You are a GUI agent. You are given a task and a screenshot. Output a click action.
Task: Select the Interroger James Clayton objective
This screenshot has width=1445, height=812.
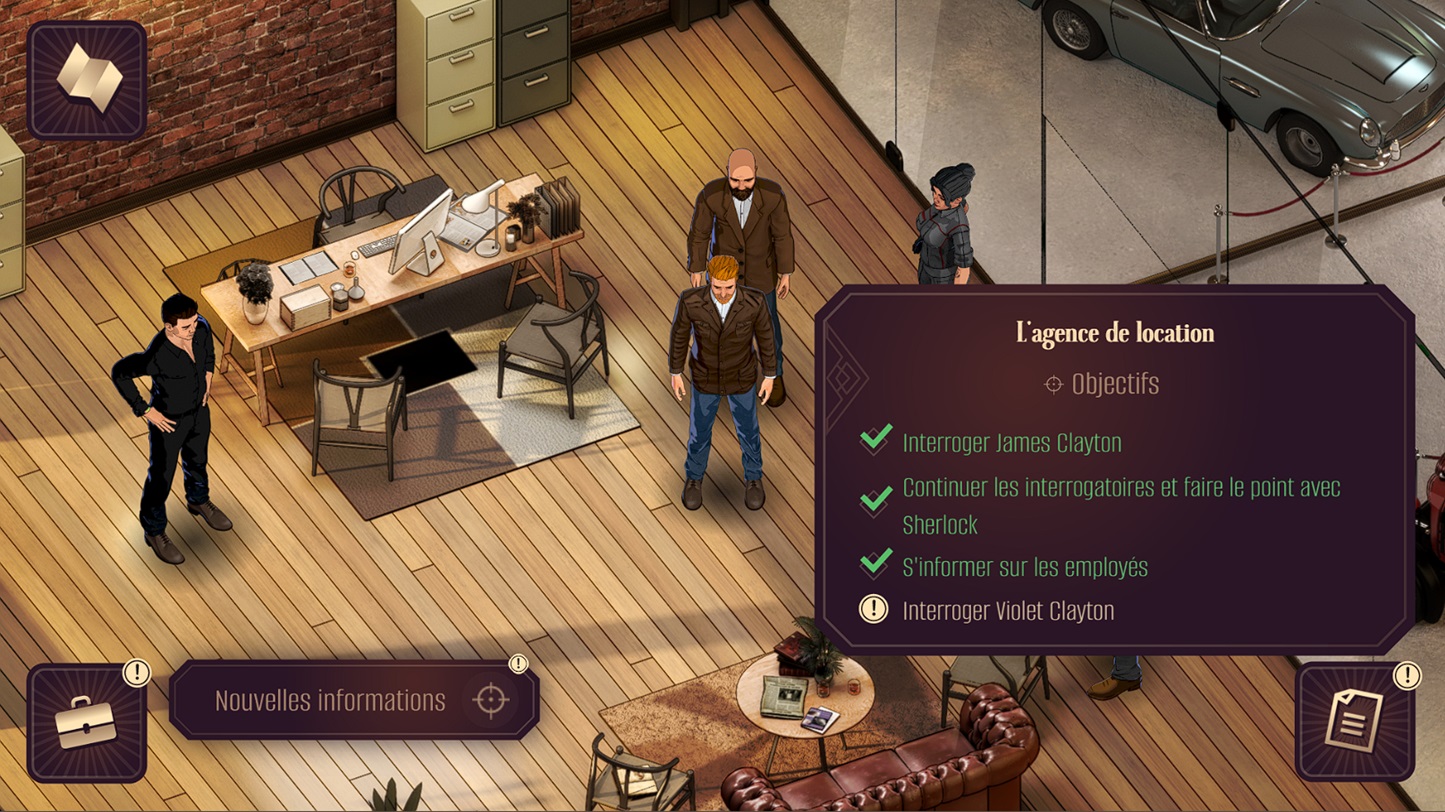coord(1011,442)
